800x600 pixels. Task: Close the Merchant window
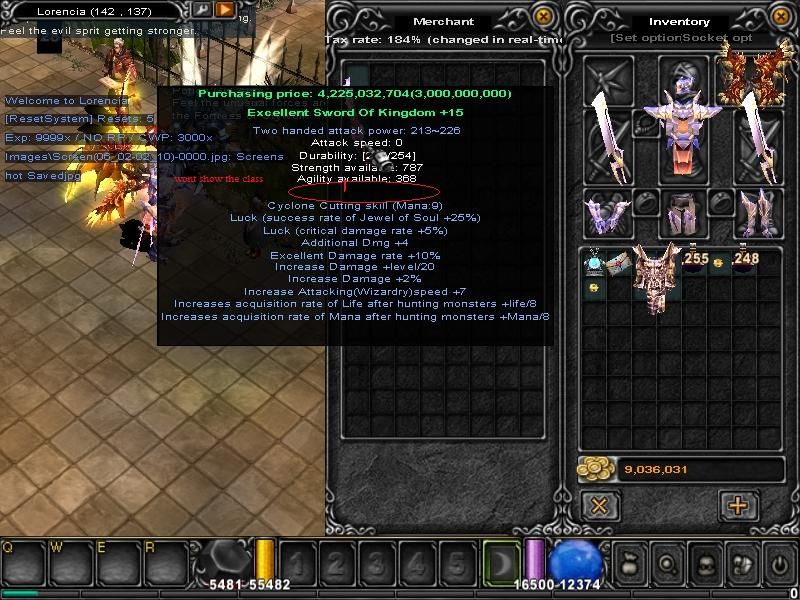543,17
